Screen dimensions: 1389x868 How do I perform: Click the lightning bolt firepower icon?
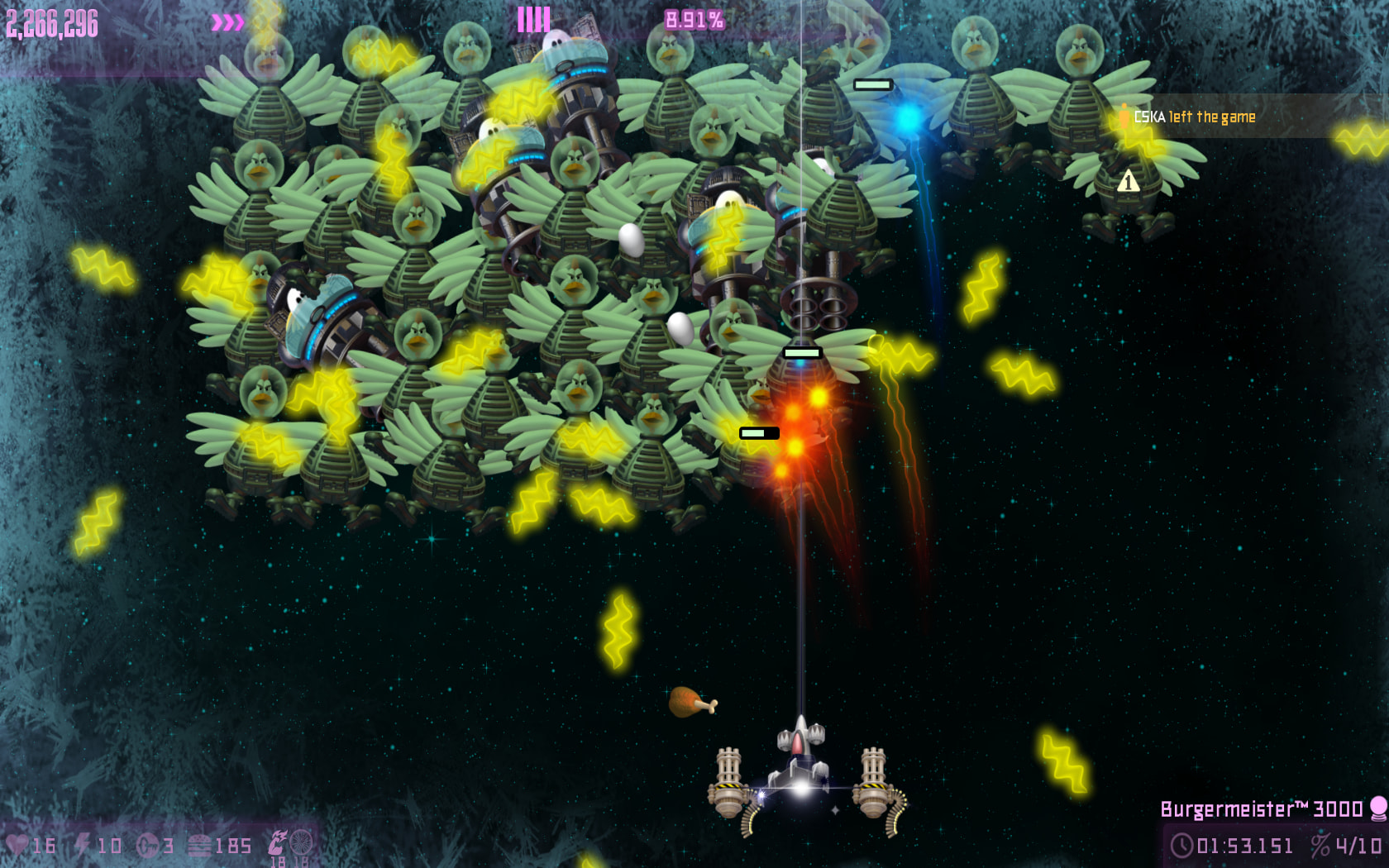click(83, 845)
